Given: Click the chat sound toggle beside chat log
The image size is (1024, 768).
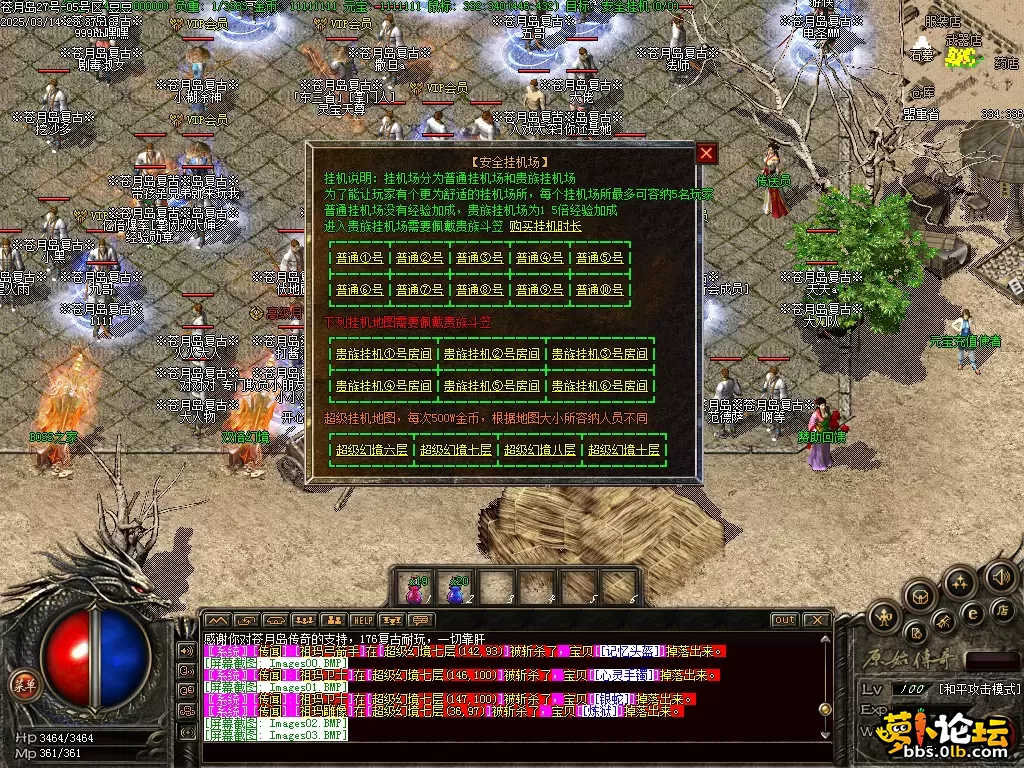Looking at the screenshot, I should [x=186, y=650].
